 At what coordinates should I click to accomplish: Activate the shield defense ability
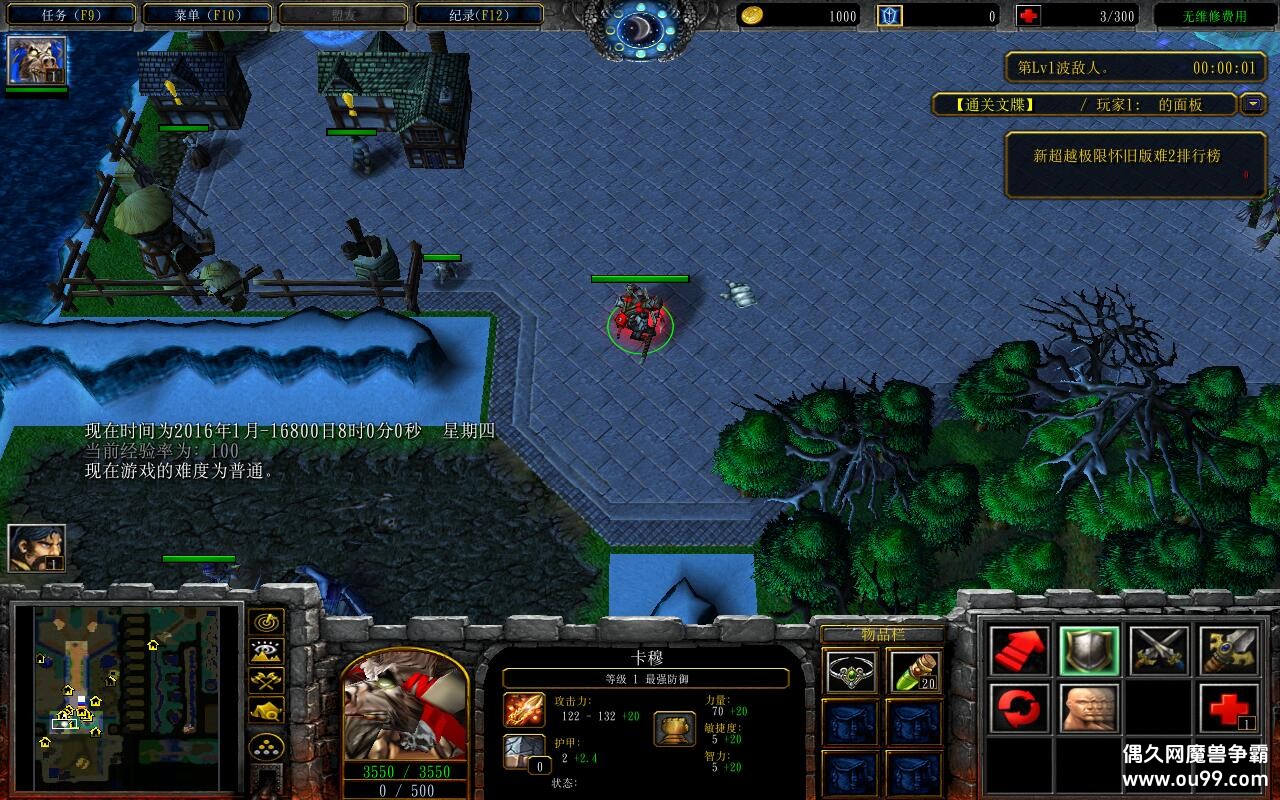pyautogui.click(x=1089, y=651)
